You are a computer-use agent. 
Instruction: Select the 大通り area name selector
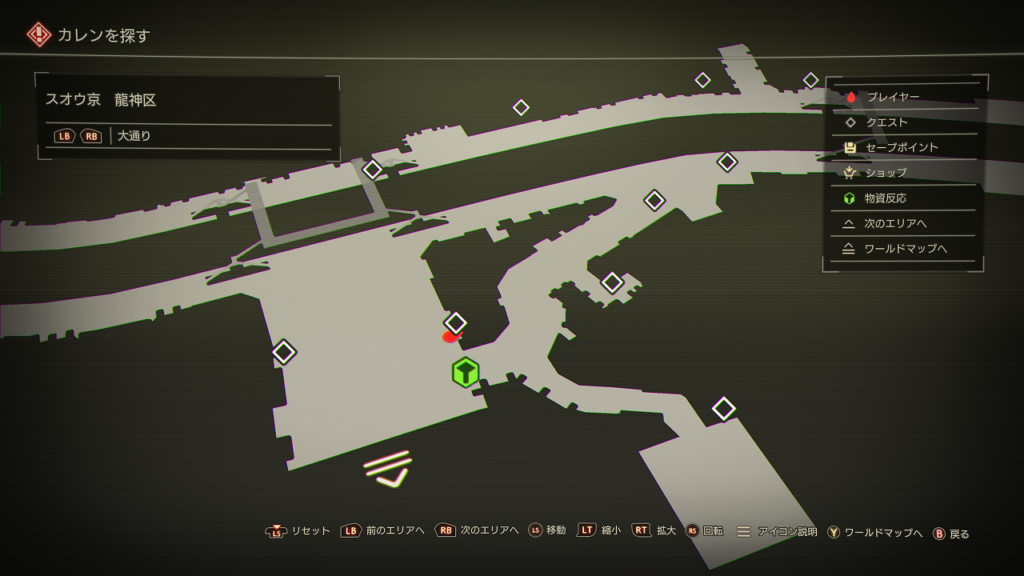tap(134, 135)
